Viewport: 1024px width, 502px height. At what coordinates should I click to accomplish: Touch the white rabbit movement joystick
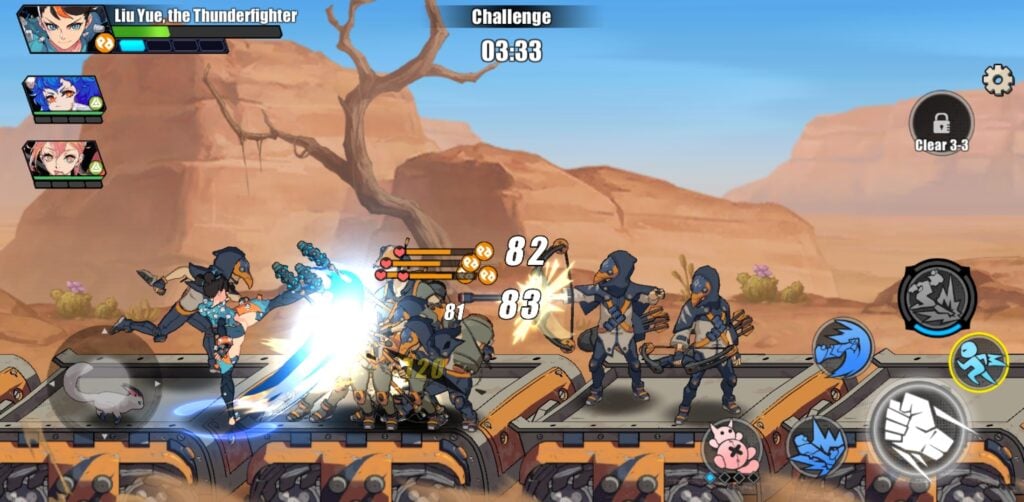[104, 389]
